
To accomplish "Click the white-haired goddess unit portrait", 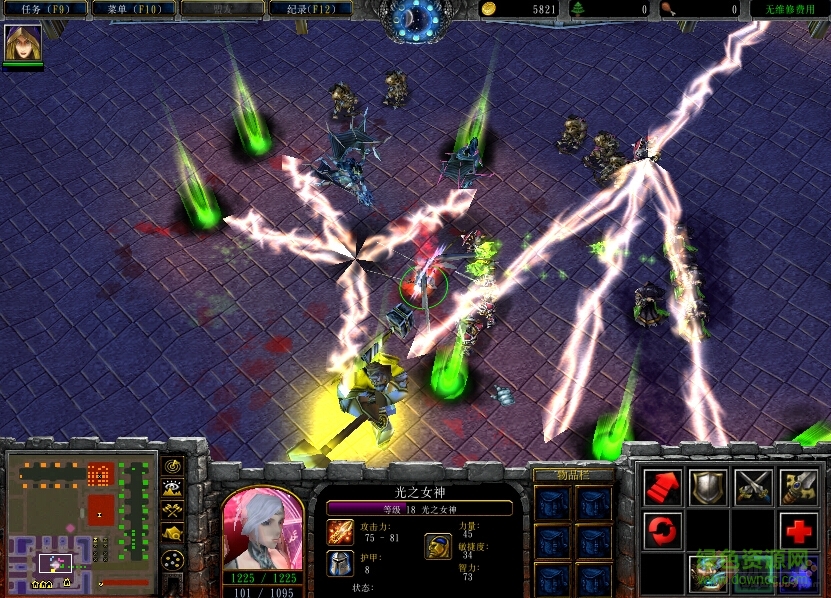I will (x=262, y=530).
